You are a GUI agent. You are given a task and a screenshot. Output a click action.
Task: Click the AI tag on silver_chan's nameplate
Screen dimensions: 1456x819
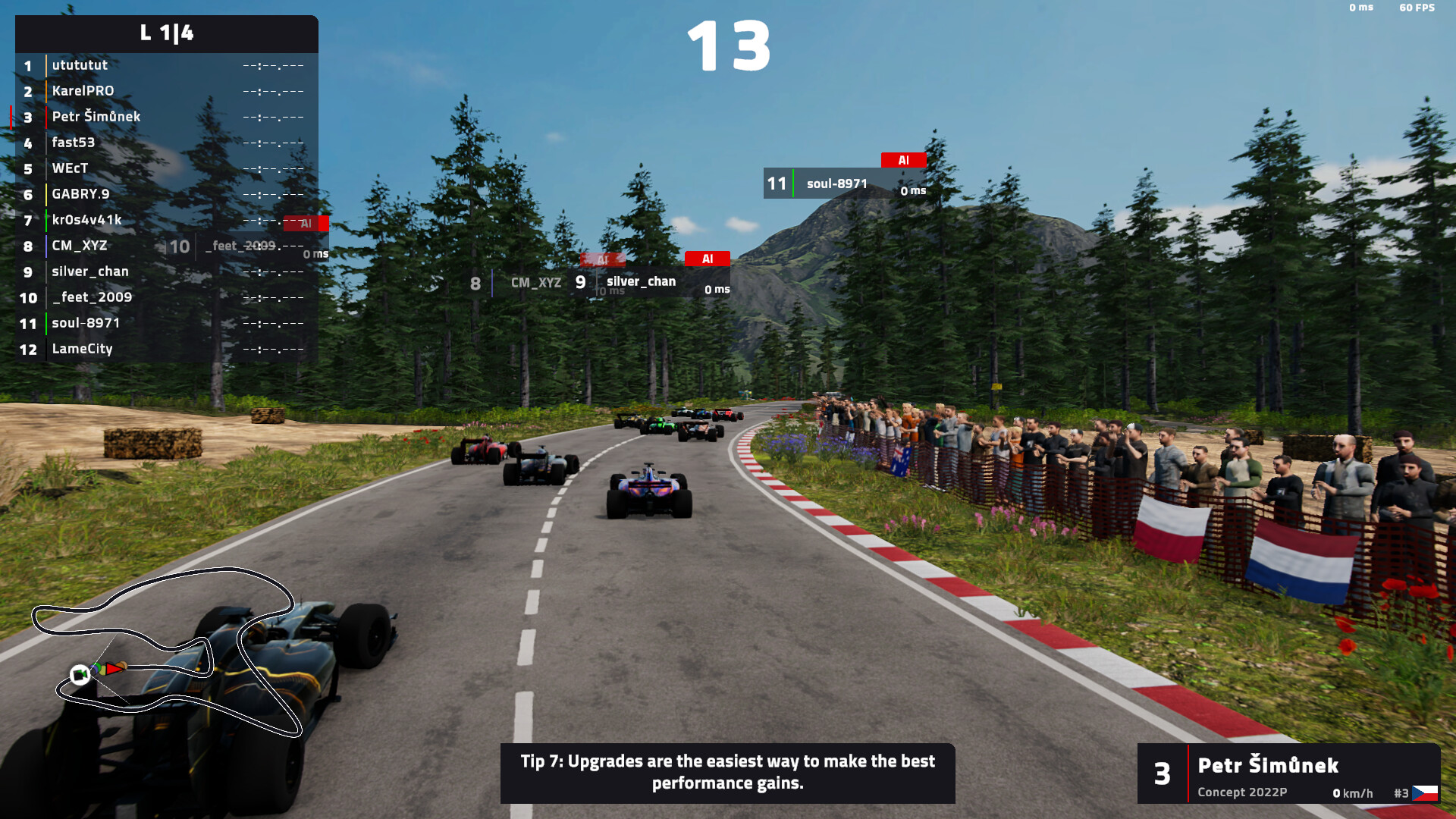click(708, 259)
